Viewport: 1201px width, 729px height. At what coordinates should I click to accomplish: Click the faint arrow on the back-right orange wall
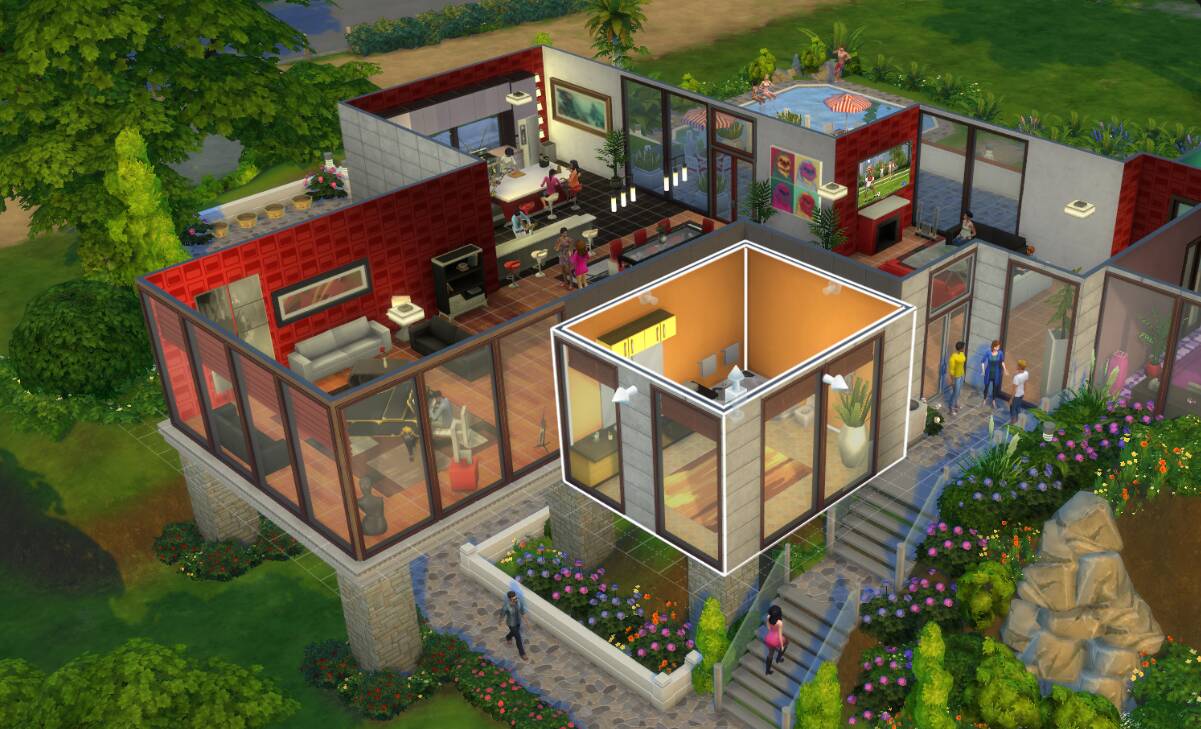coord(830,288)
